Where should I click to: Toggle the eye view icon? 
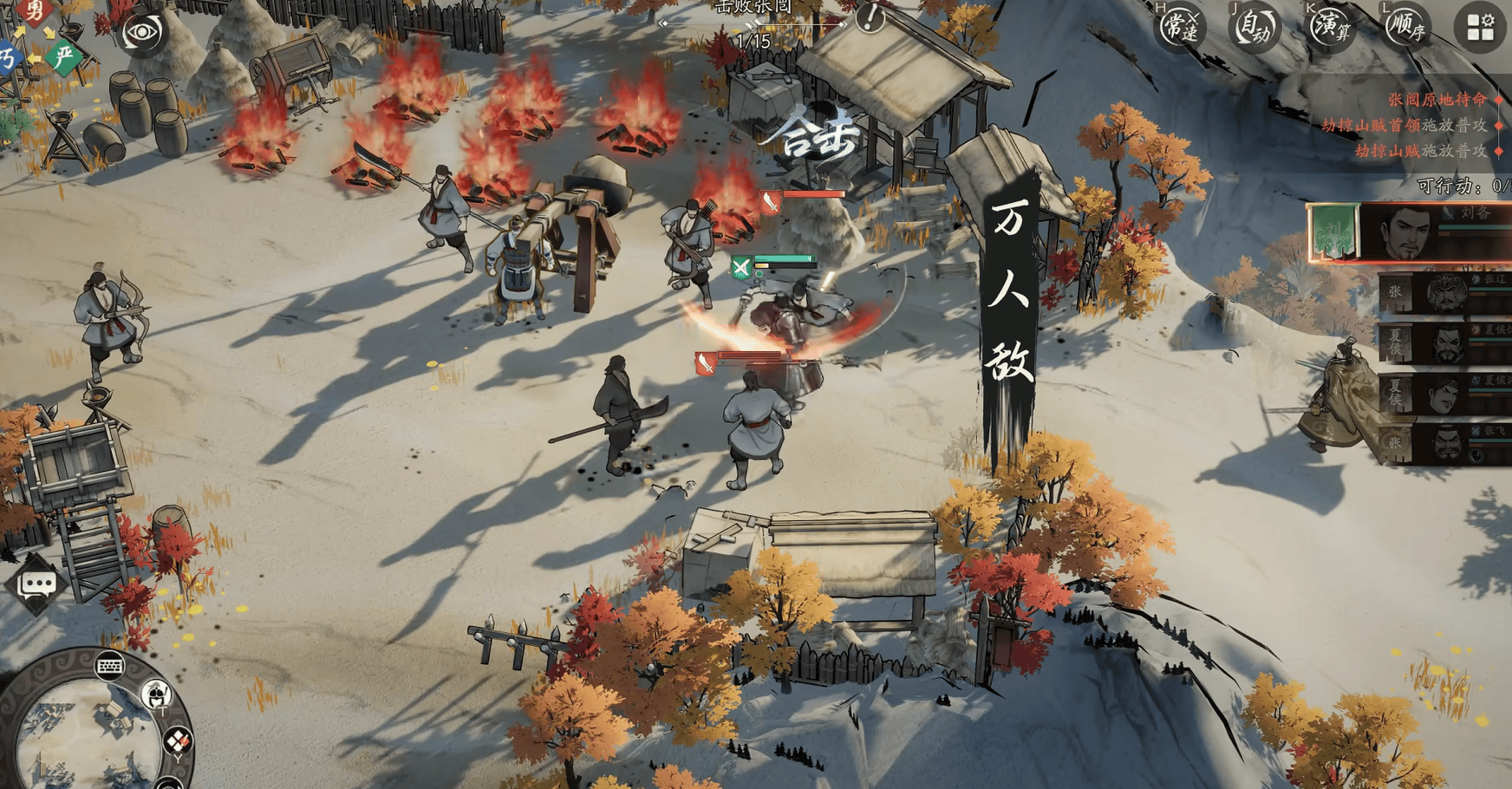pyautogui.click(x=143, y=34)
